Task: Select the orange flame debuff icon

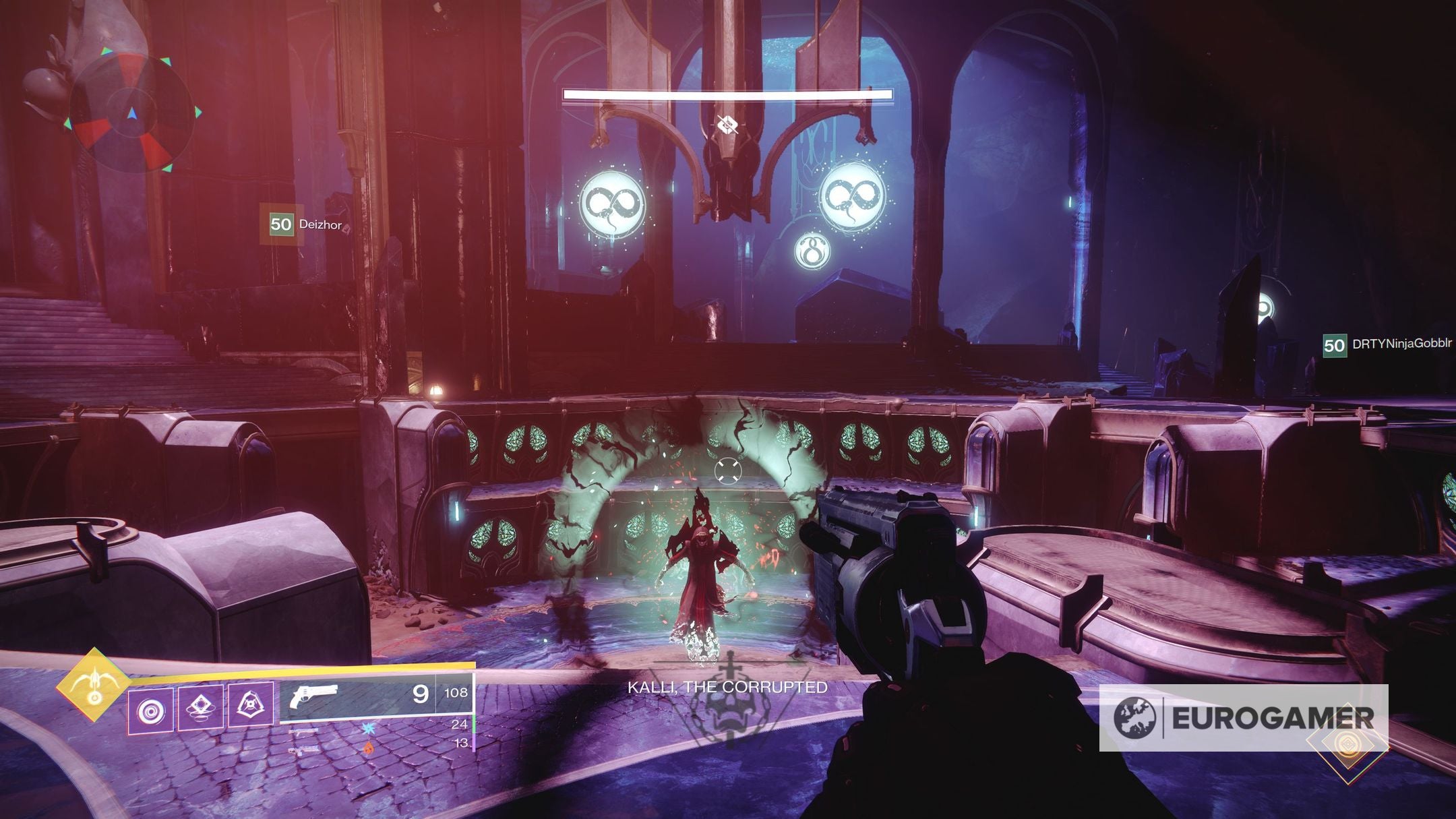Action: [368, 748]
